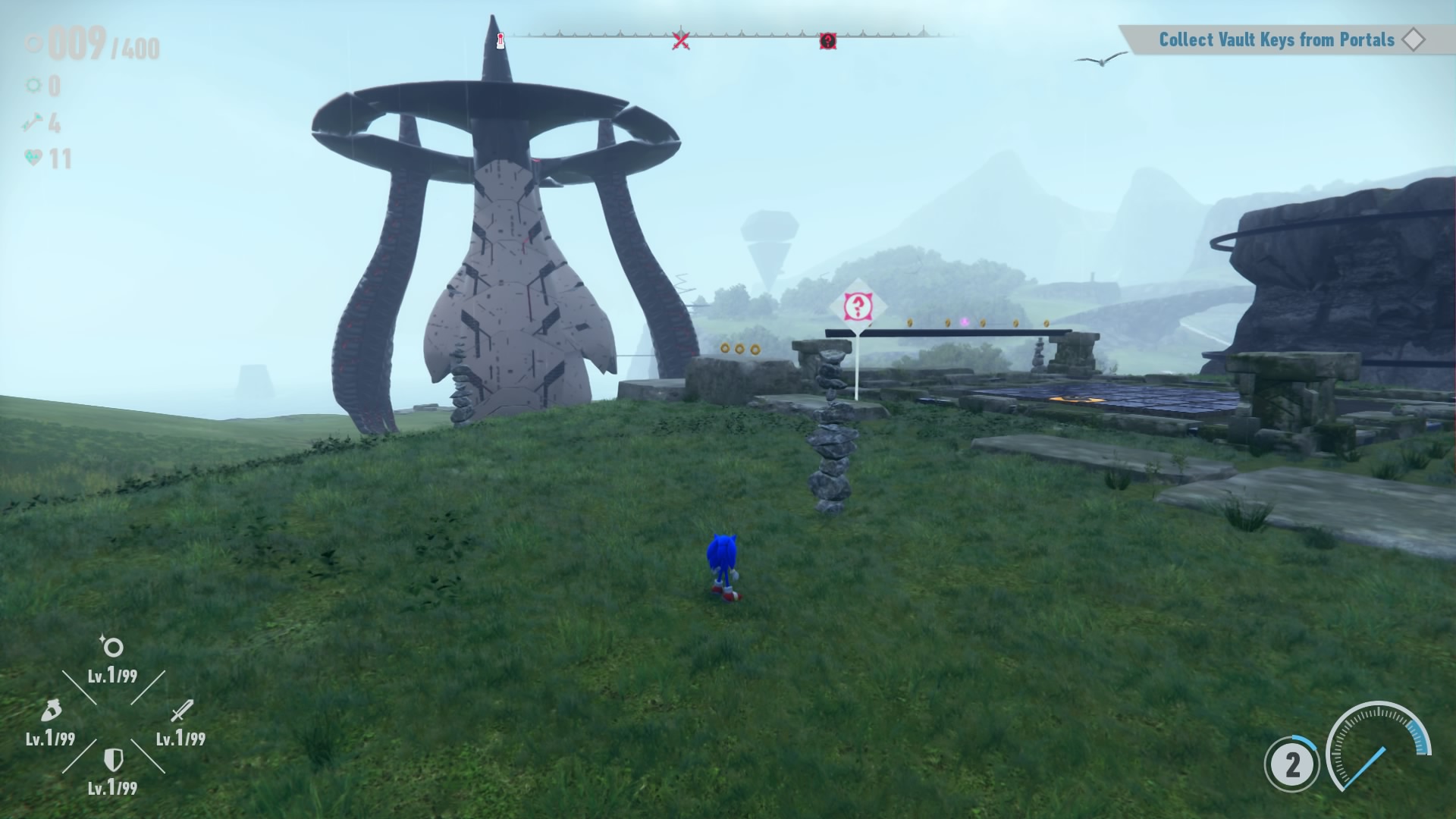Screen dimensions: 1456x819
Task: Select the question mark compass marker
Action: pyautogui.click(x=827, y=41)
